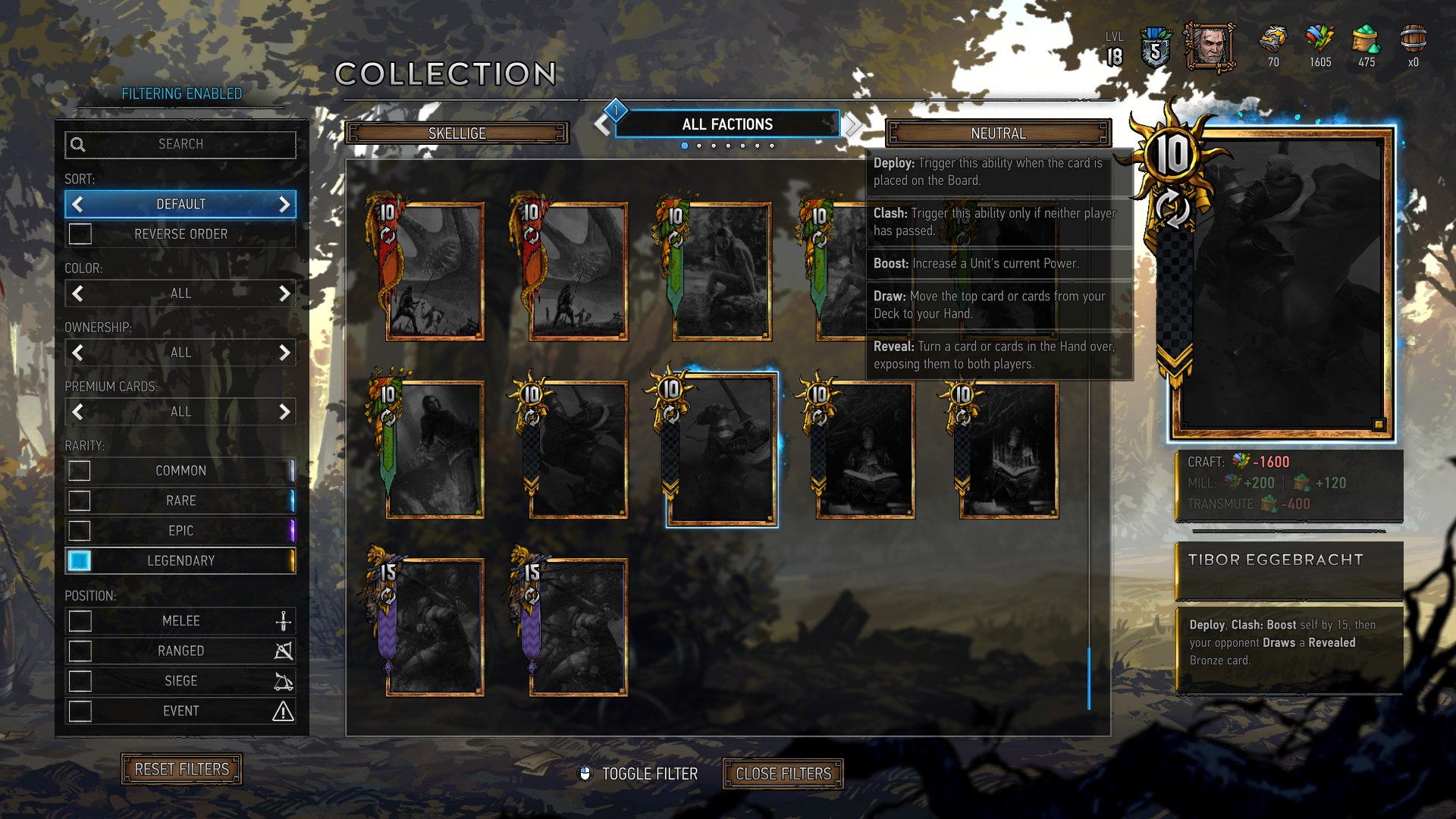Switch to the Neutral faction tab
1456x819 pixels.
point(998,133)
